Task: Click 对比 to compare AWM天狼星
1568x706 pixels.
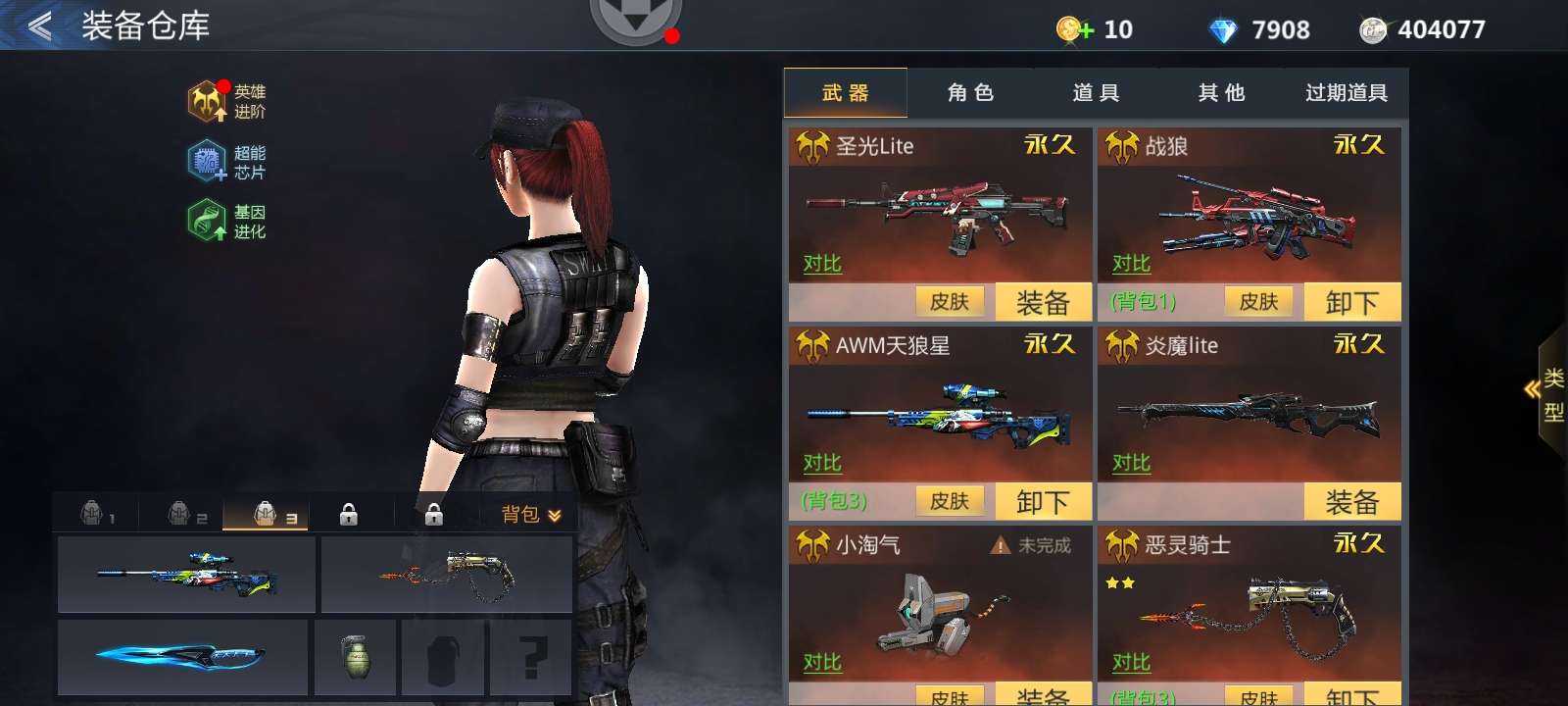Action: click(821, 464)
